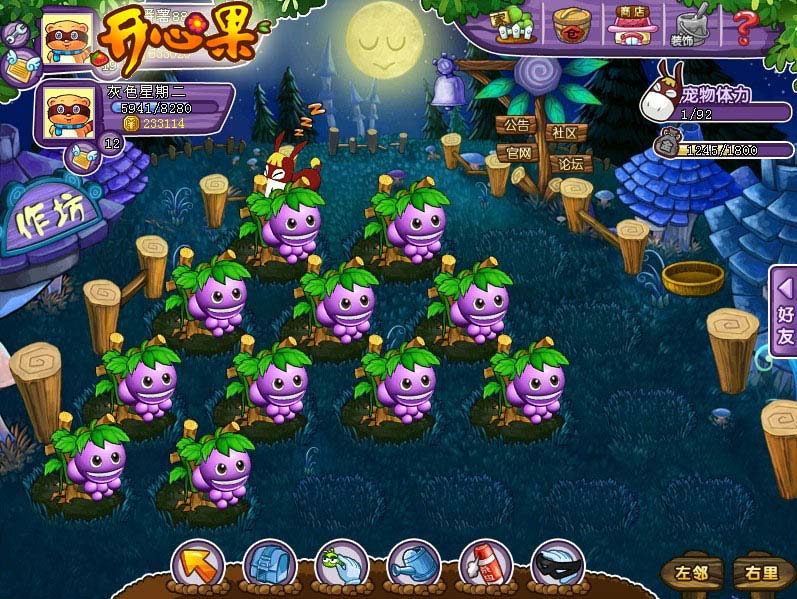The height and width of the screenshot is (599, 797).
Task: Select the orange arrow cursor tool
Action: [x=197, y=566]
